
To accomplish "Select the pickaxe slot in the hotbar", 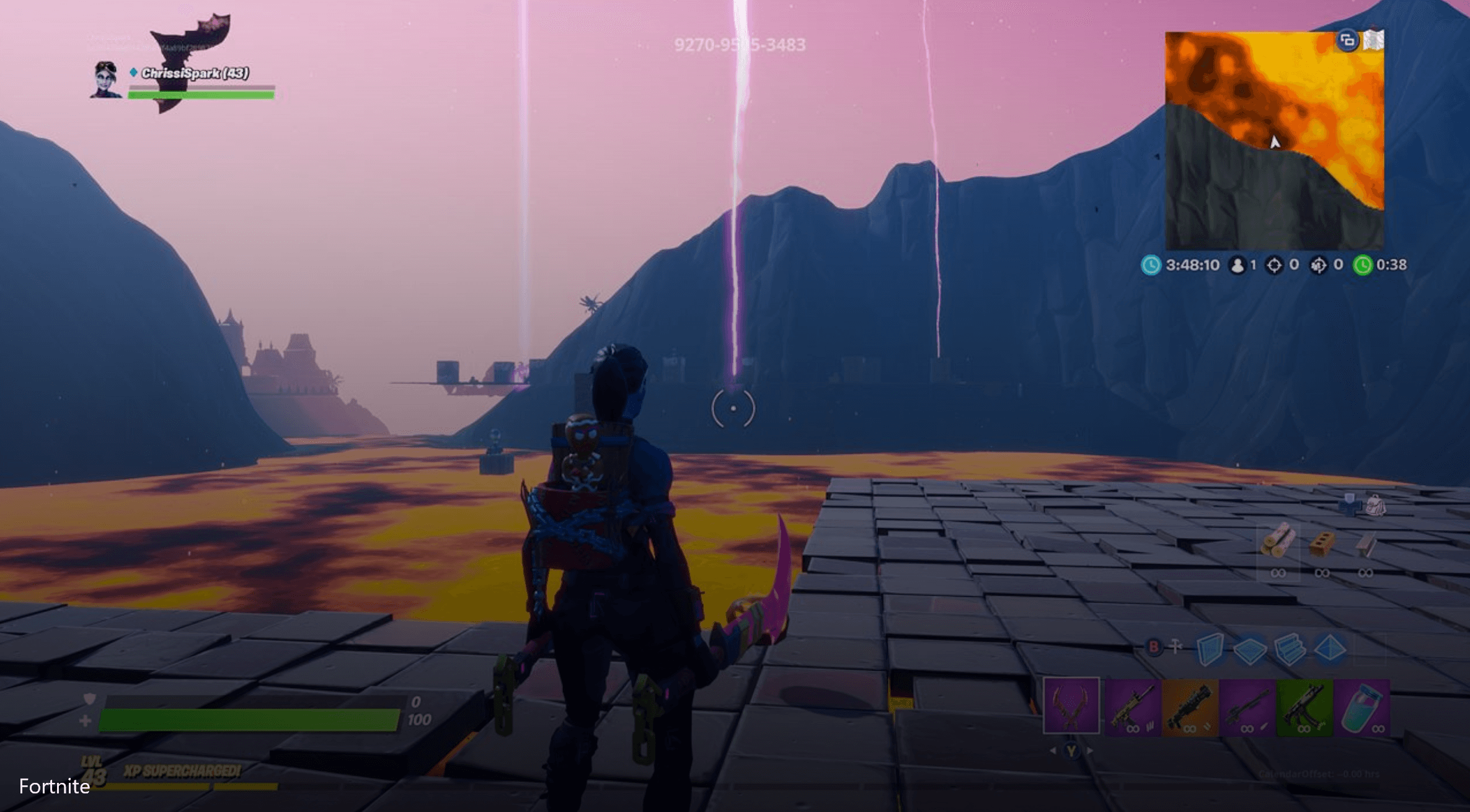I will (1071, 706).
